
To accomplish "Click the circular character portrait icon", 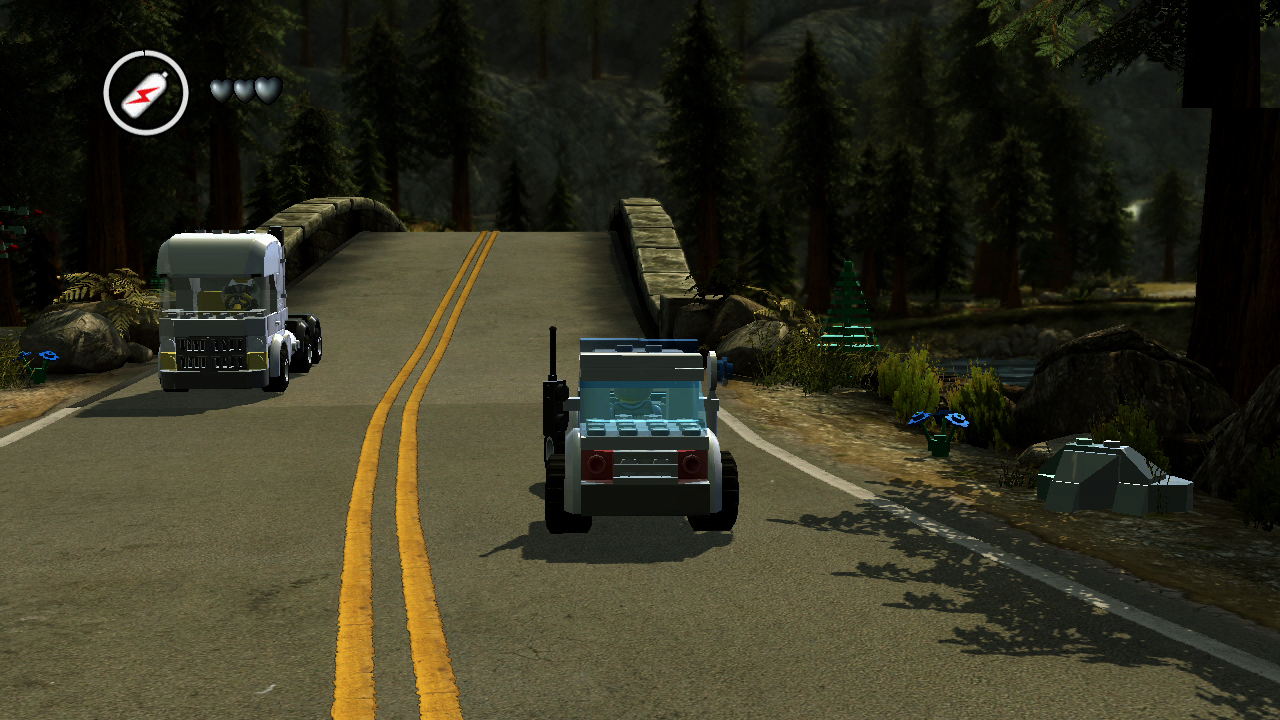I will coord(146,93).
